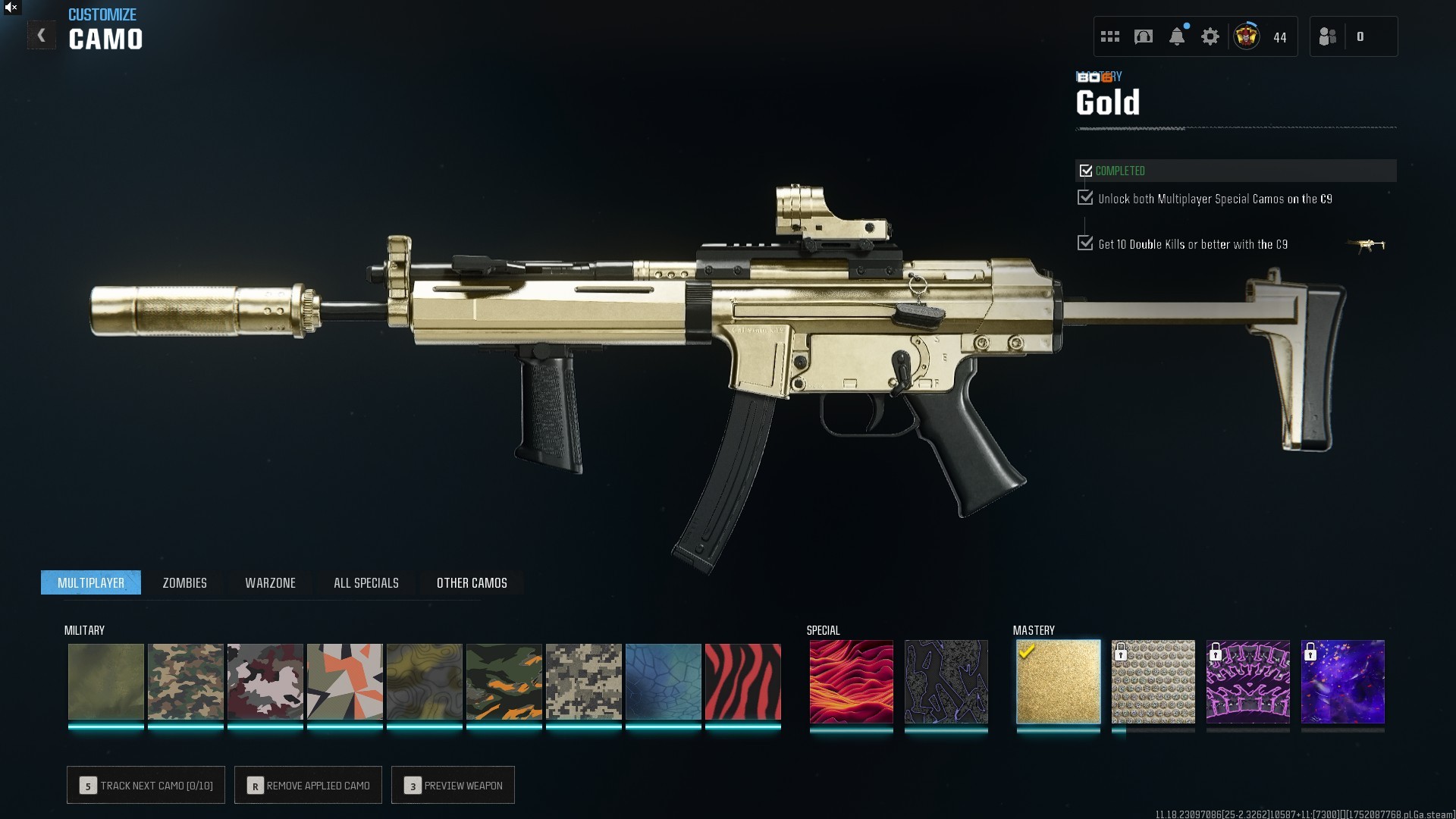Show the All Specials tab
The image size is (1456, 819).
[x=366, y=582]
